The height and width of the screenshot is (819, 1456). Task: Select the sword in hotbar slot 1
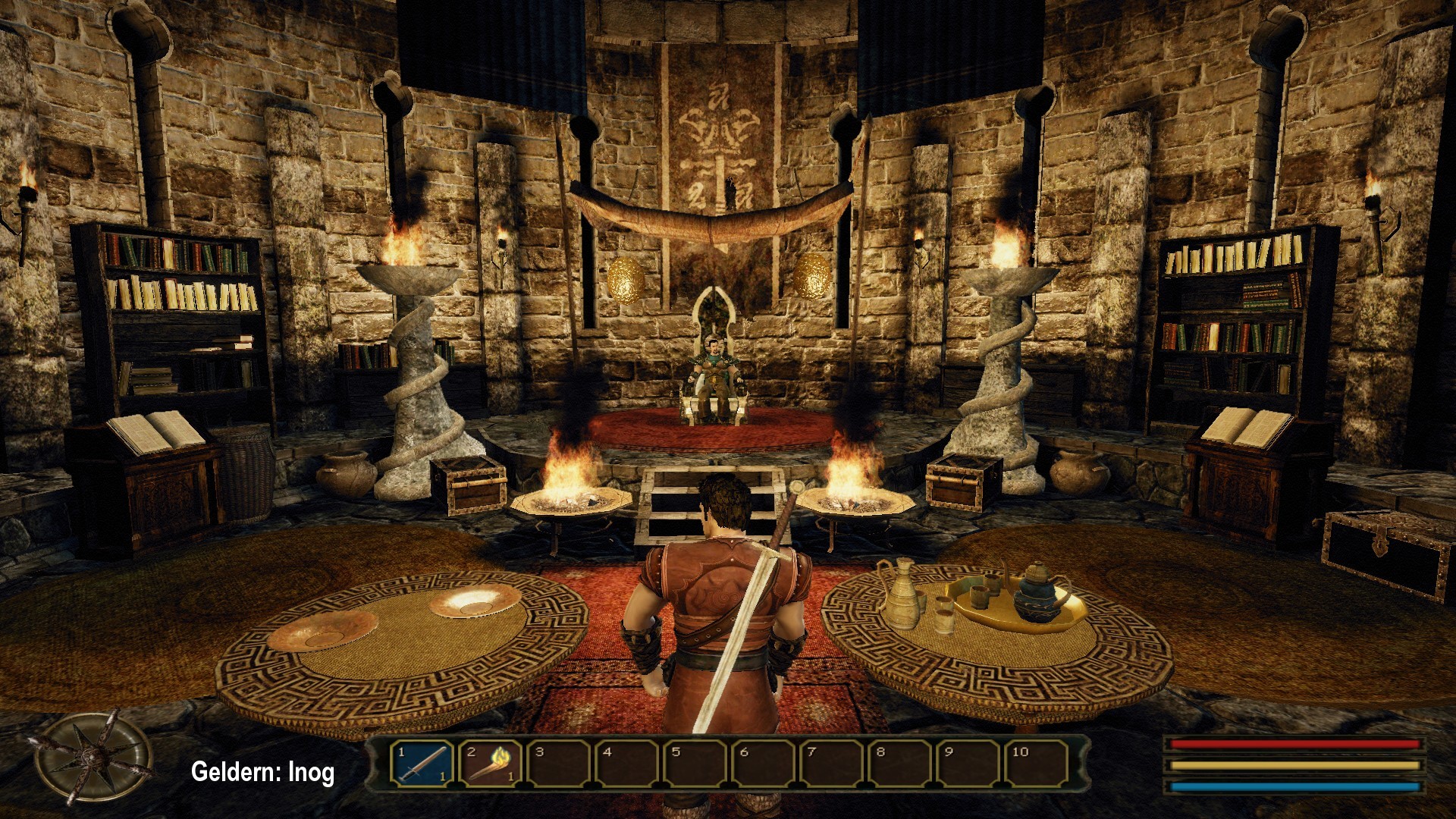[x=422, y=763]
